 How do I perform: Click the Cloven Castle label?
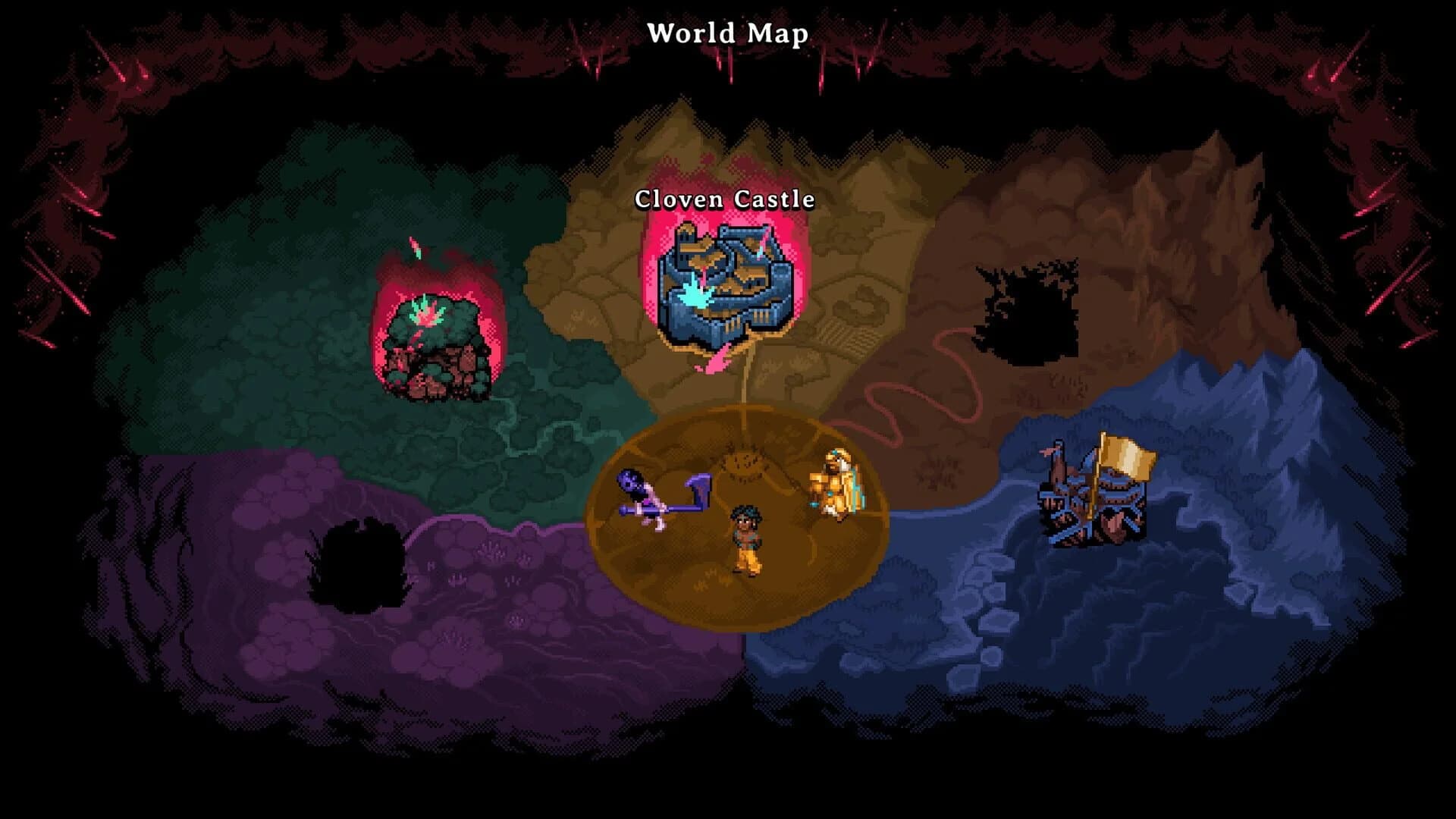(724, 201)
